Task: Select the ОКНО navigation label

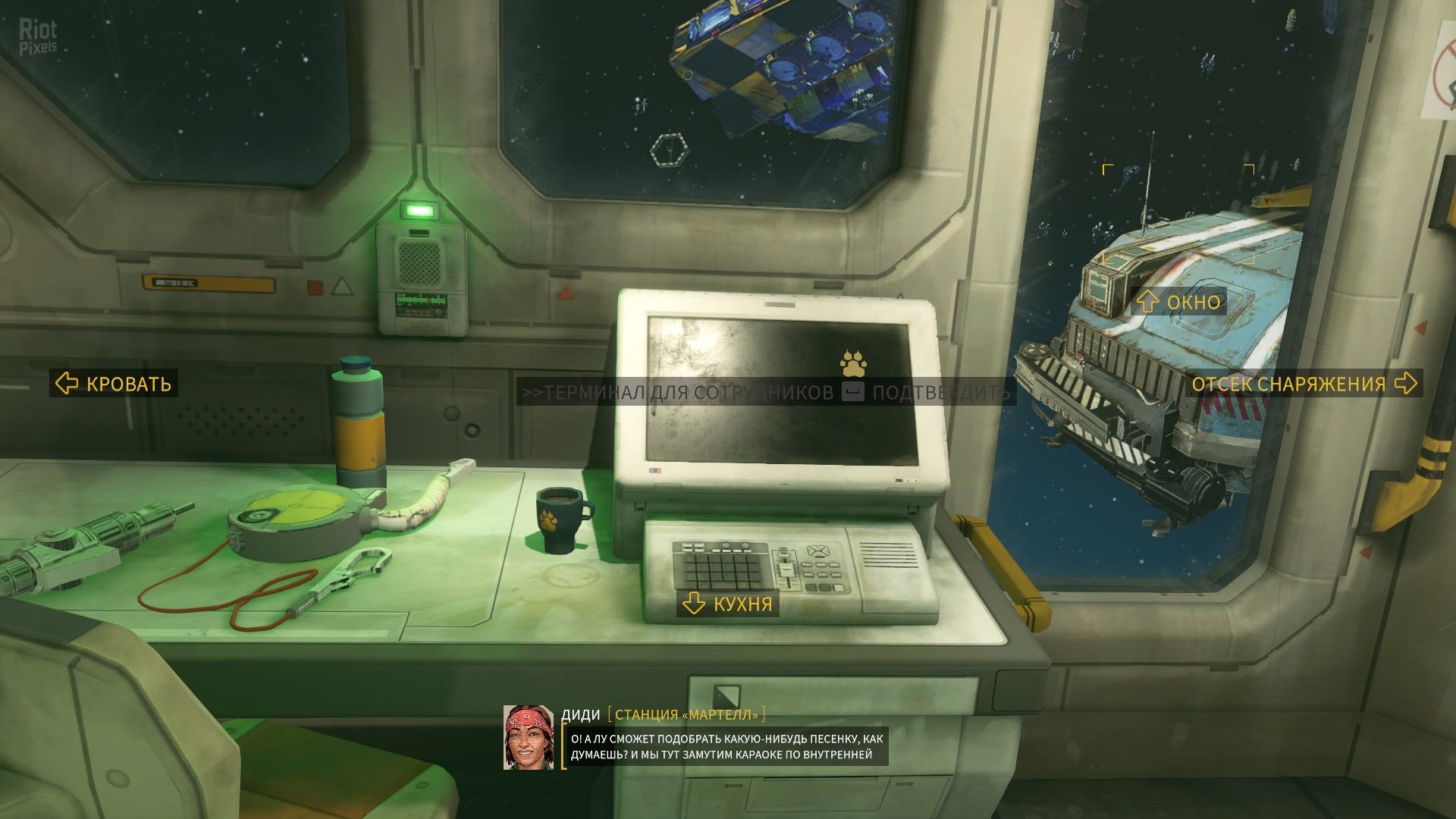Action: pos(1179,302)
